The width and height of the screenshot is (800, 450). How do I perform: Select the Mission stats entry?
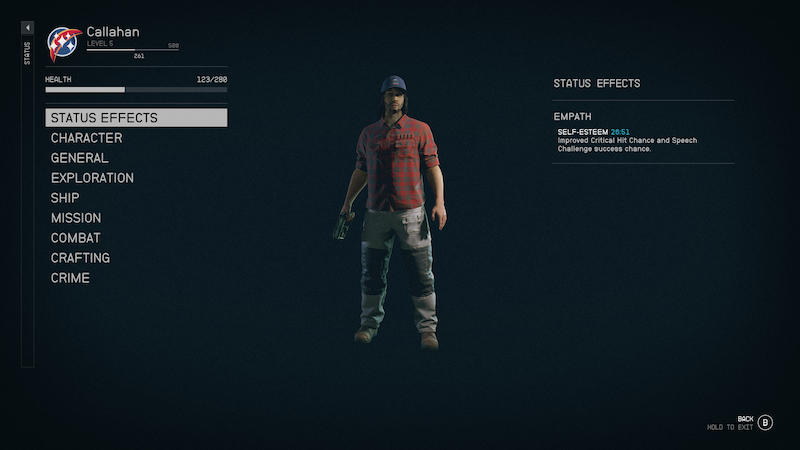[76, 218]
